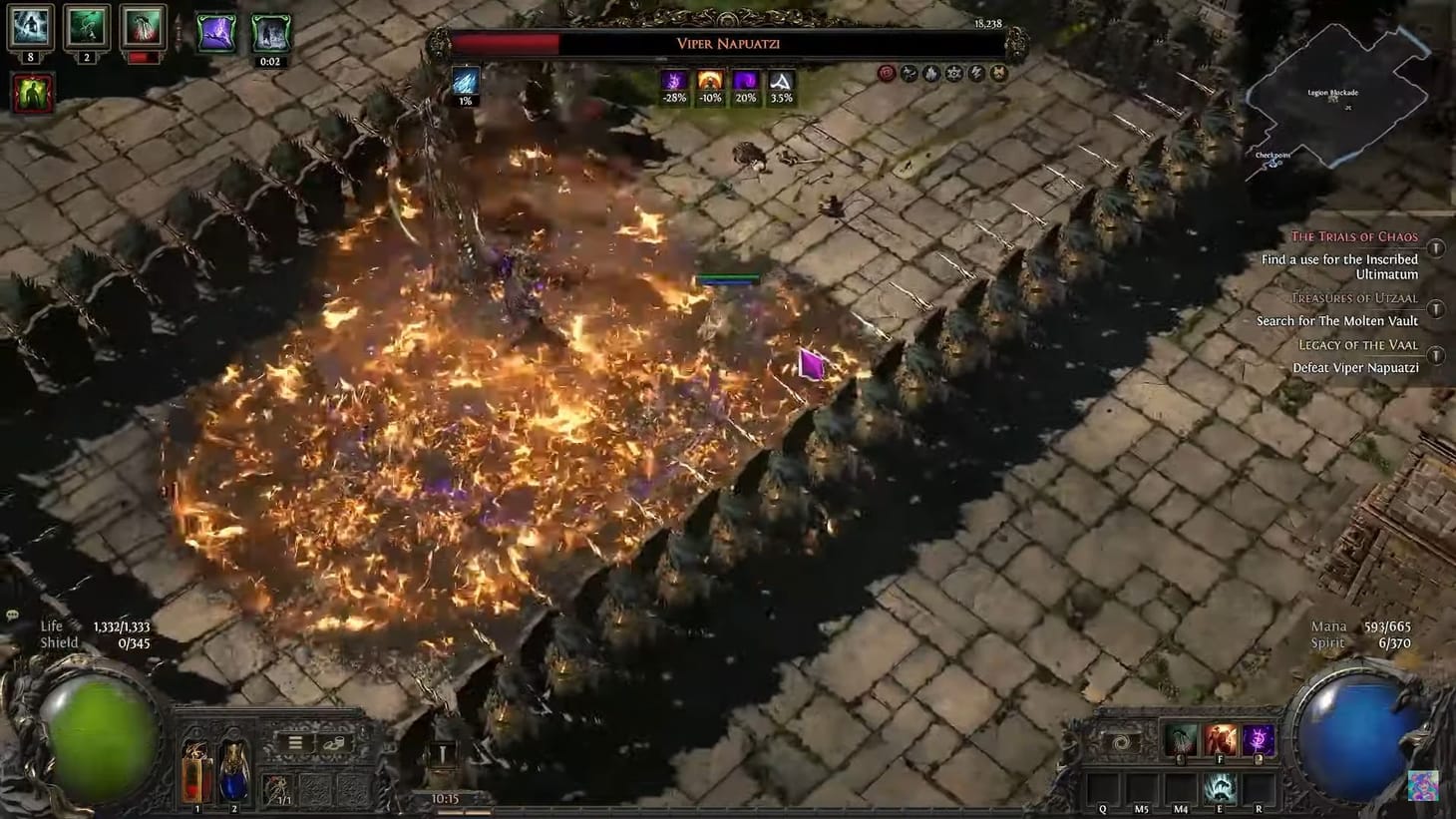
Task: Toggle the chat speech bubble on the left
Action: 11,615
